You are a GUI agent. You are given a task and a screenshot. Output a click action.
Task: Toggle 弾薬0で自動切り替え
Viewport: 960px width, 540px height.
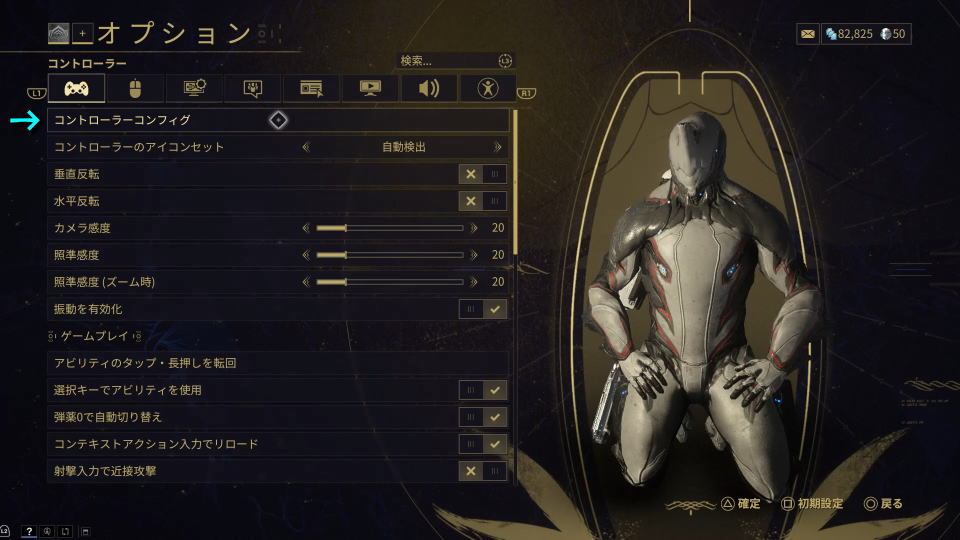tap(483, 416)
